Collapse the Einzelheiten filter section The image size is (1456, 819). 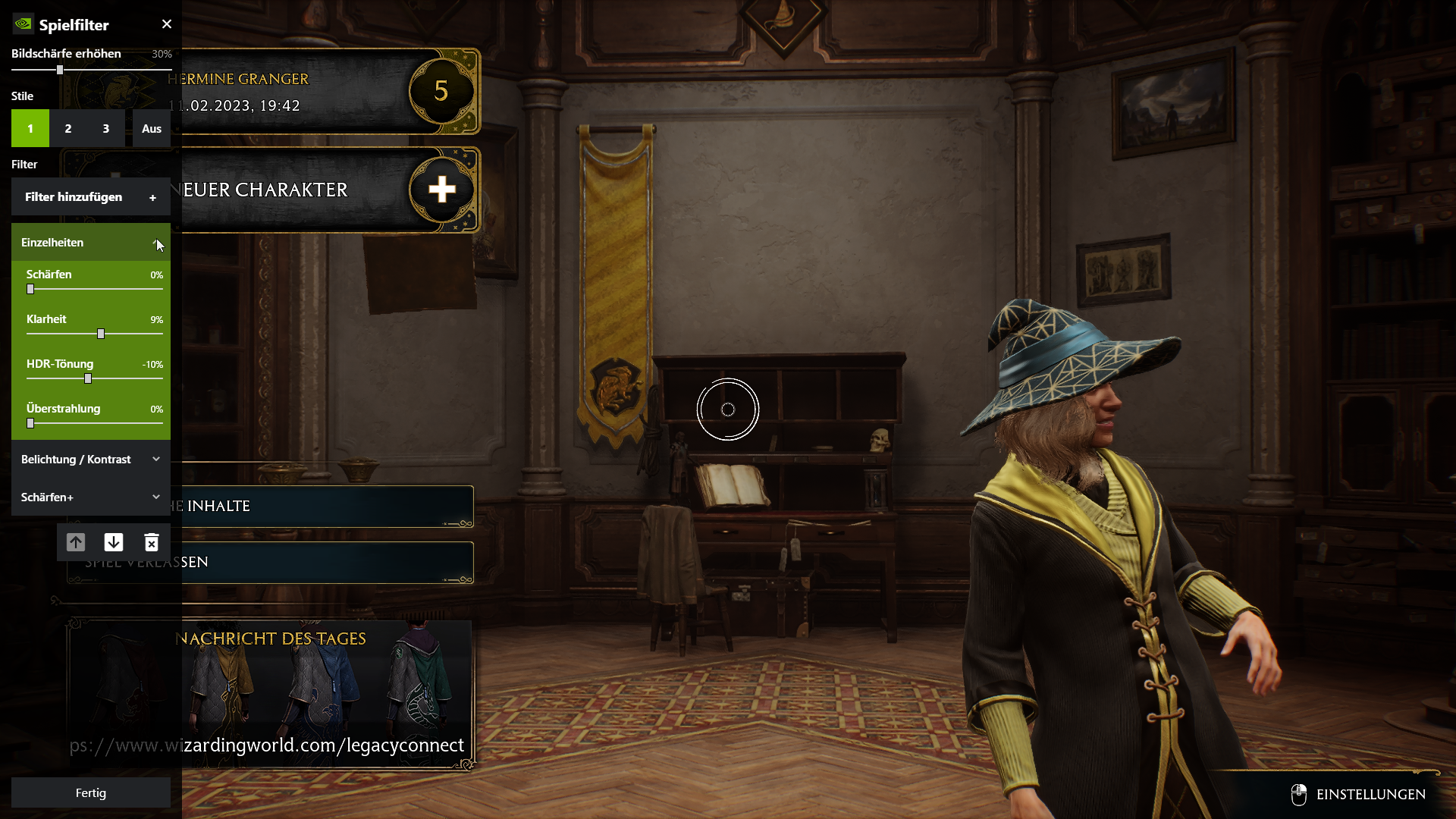point(156,242)
